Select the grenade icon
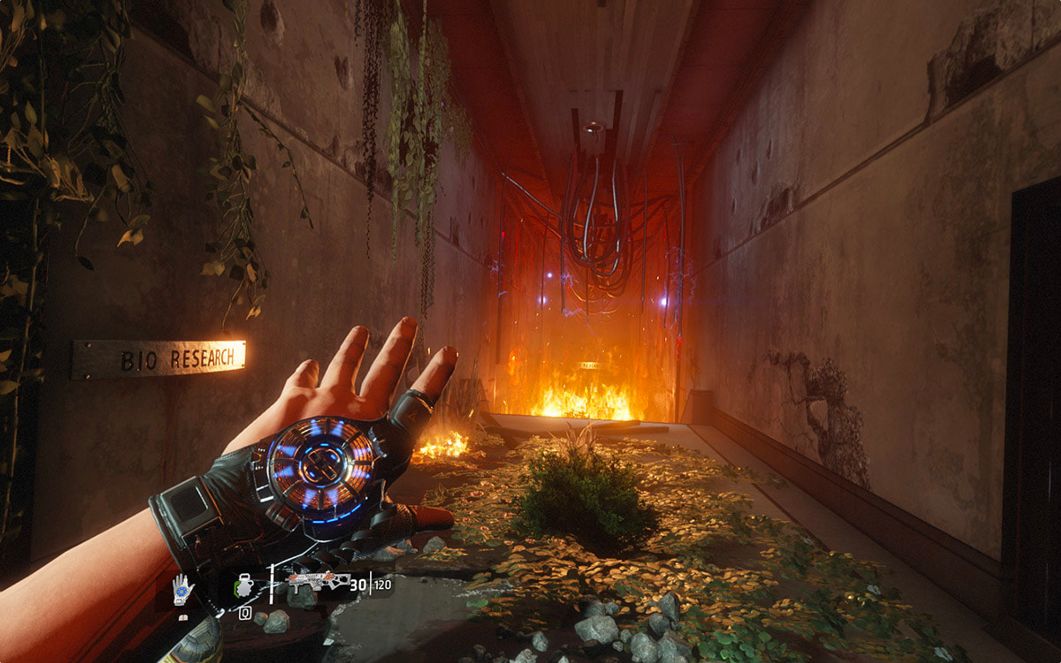This screenshot has width=1061, height=663. click(244, 587)
